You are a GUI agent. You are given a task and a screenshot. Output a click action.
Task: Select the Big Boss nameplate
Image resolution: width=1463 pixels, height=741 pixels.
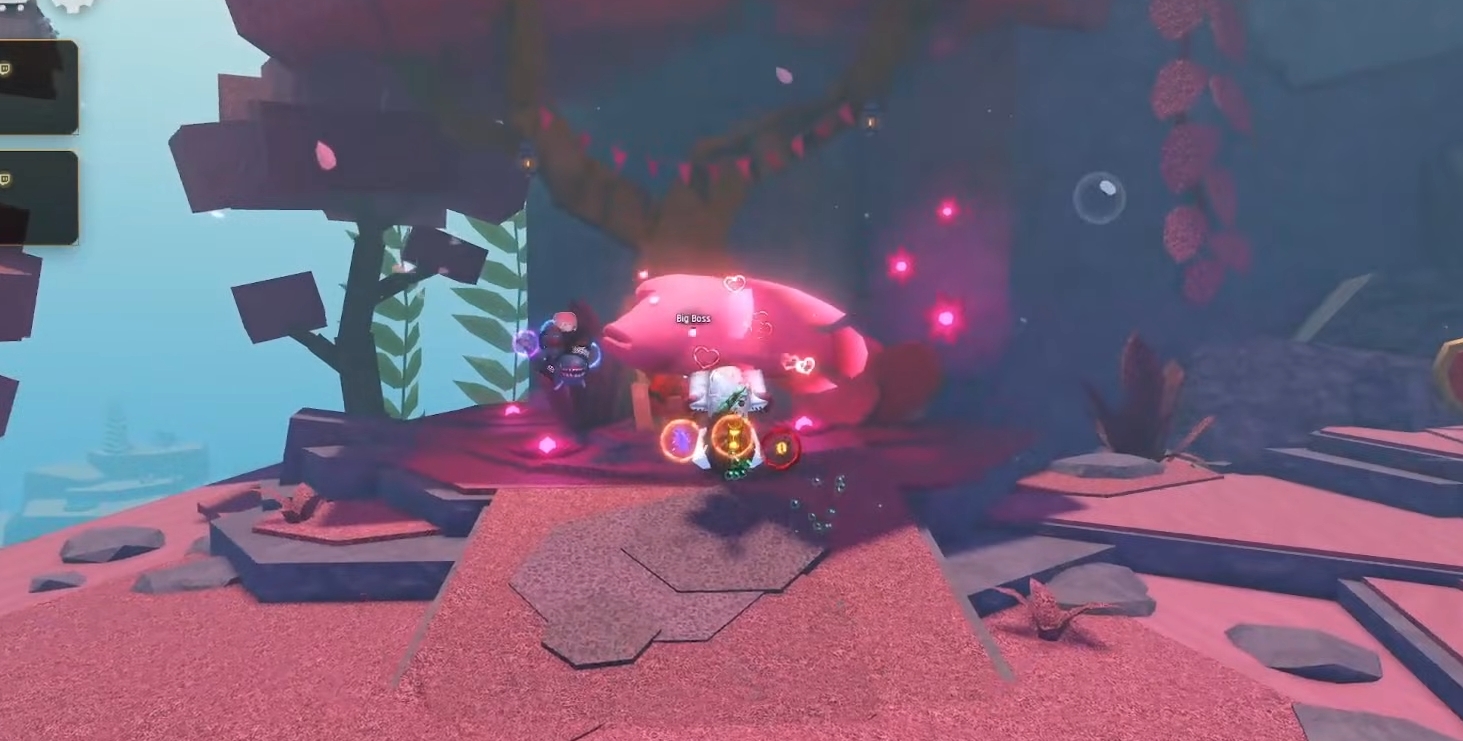click(x=692, y=318)
